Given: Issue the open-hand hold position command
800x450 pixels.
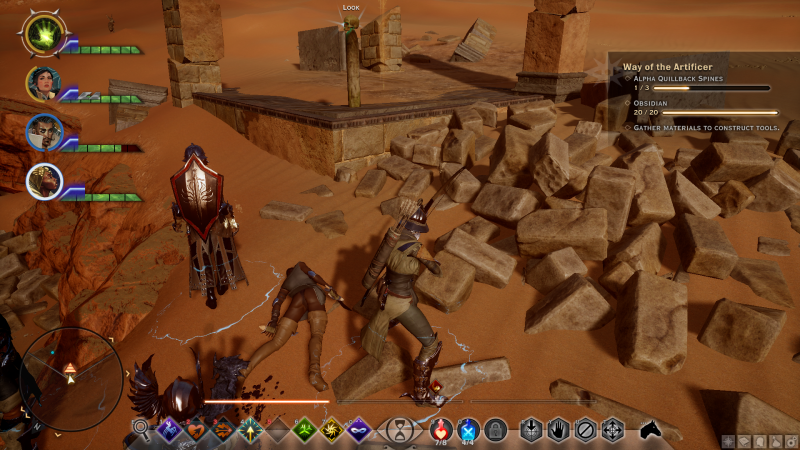Looking at the screenshot, I should [559, 431].
